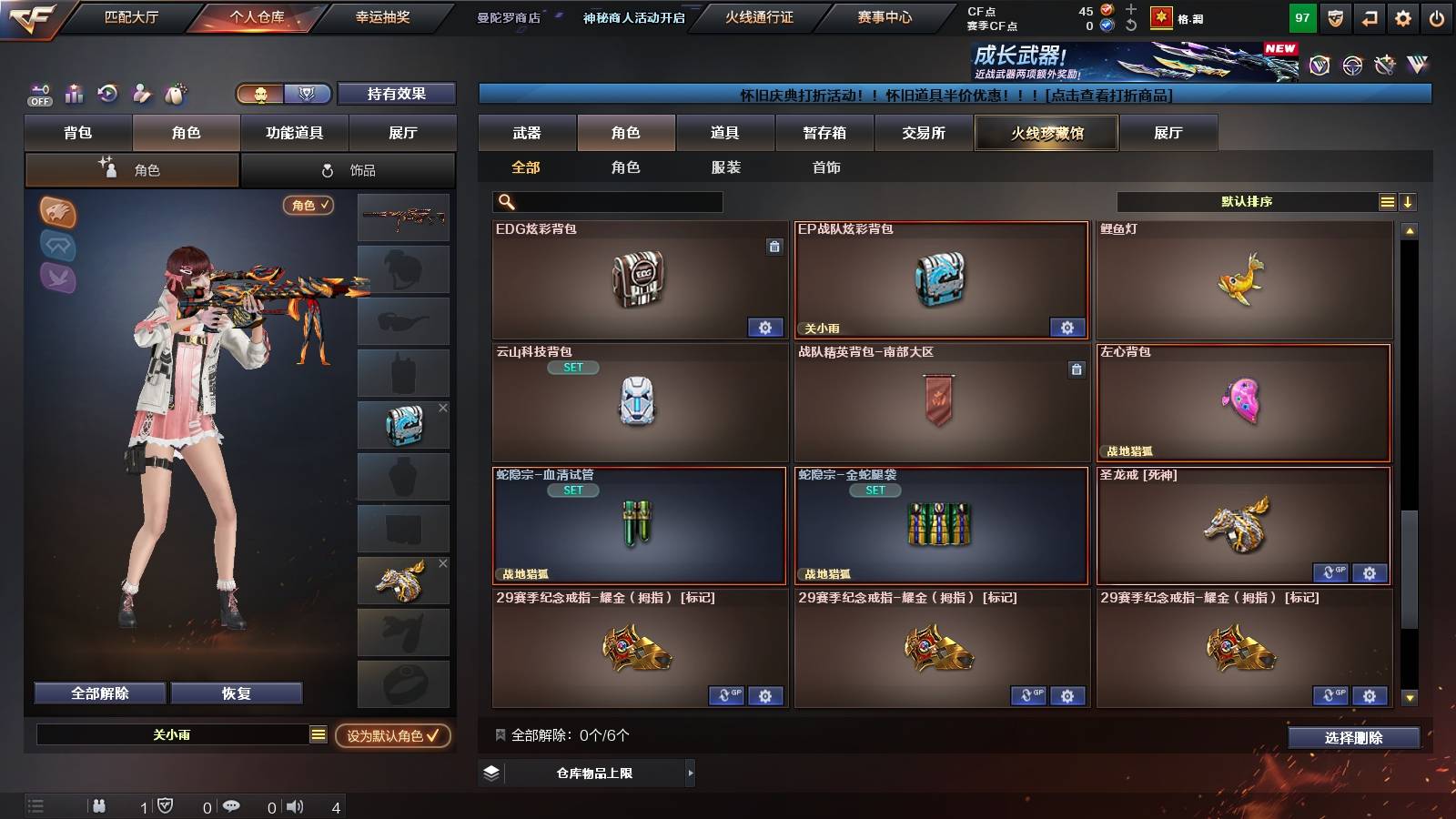Screen dimensions: 1456x819
Task: Open the 默认排序 sorting dropdown
Action: tap(1247, 201)
